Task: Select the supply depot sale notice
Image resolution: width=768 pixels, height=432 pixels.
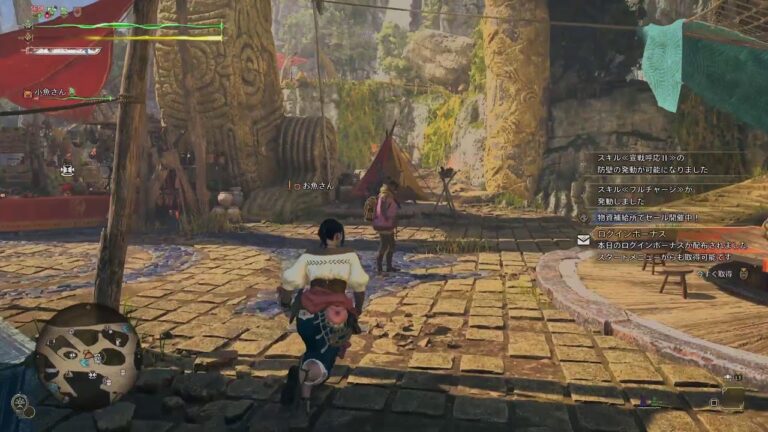Action: coord(648,216)
